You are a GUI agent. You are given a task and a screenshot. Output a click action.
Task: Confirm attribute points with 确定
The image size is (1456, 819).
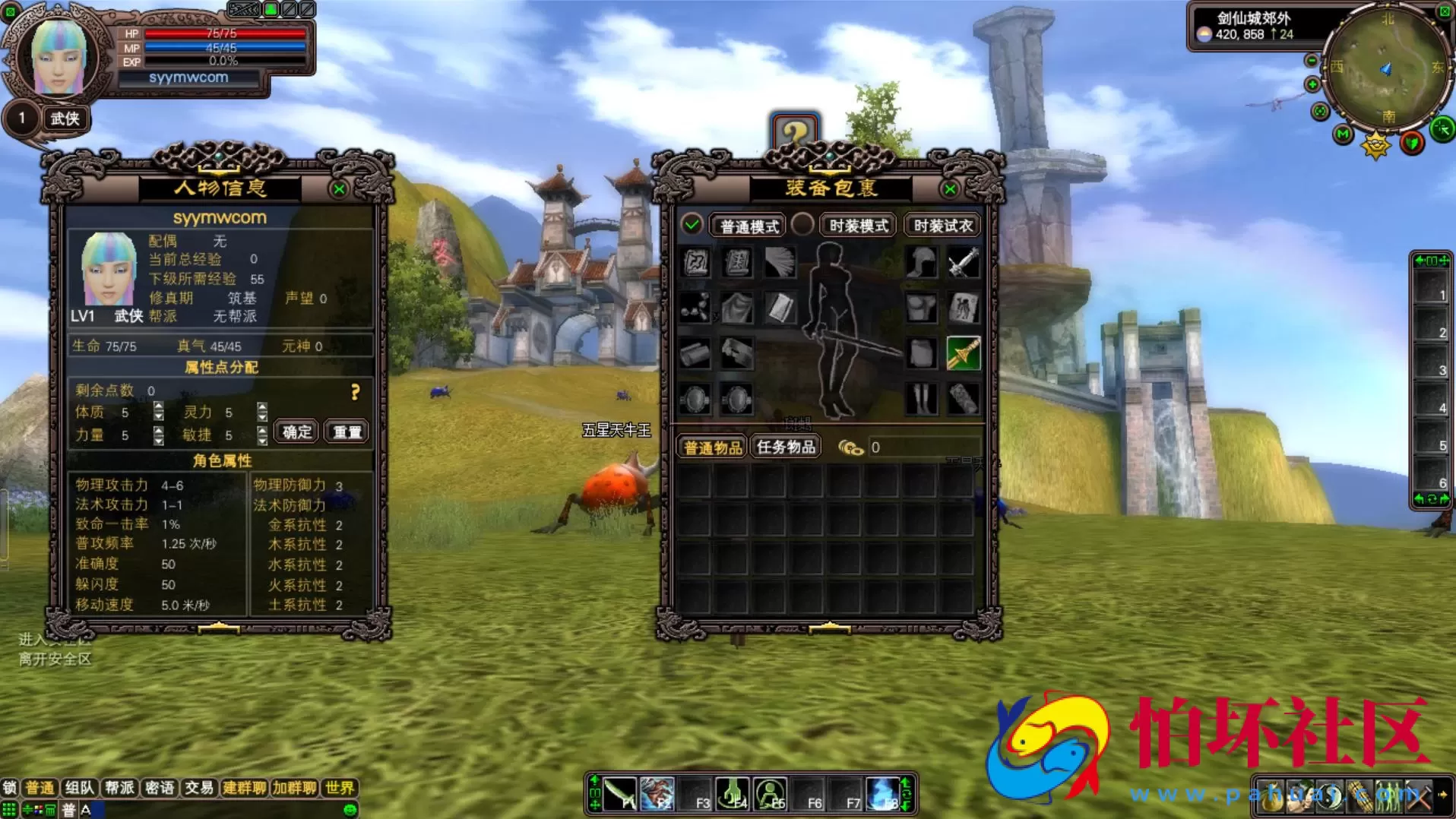pyautogui.click(x=296, y=432)
